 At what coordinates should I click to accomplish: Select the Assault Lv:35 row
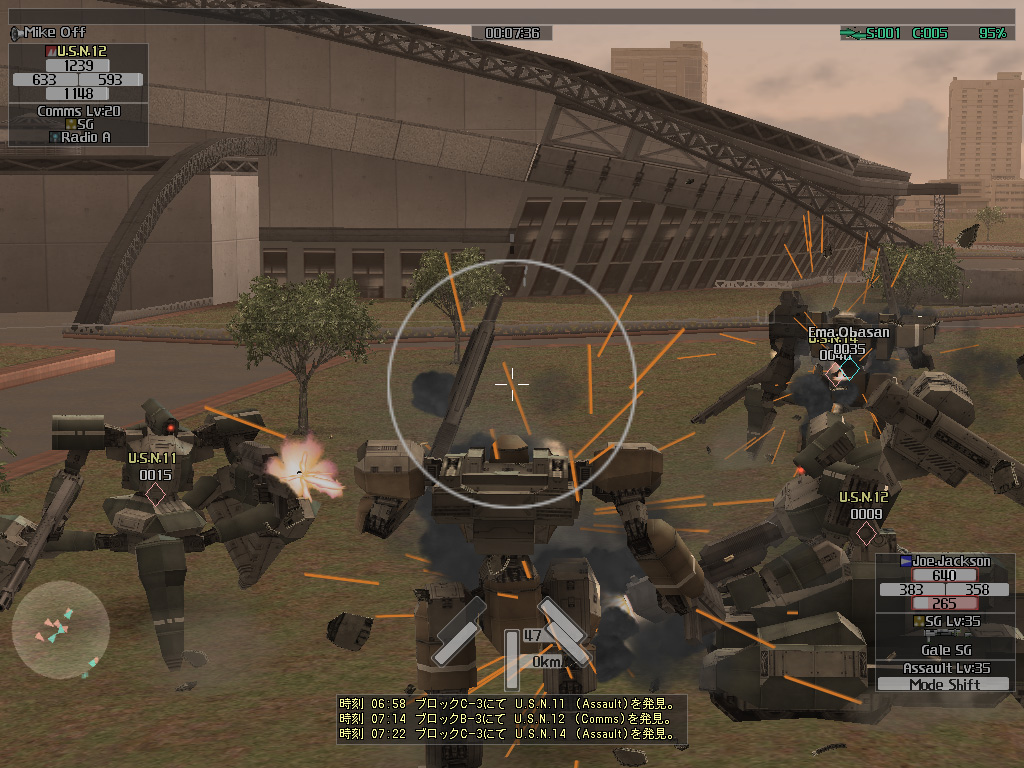coord(944,668)
